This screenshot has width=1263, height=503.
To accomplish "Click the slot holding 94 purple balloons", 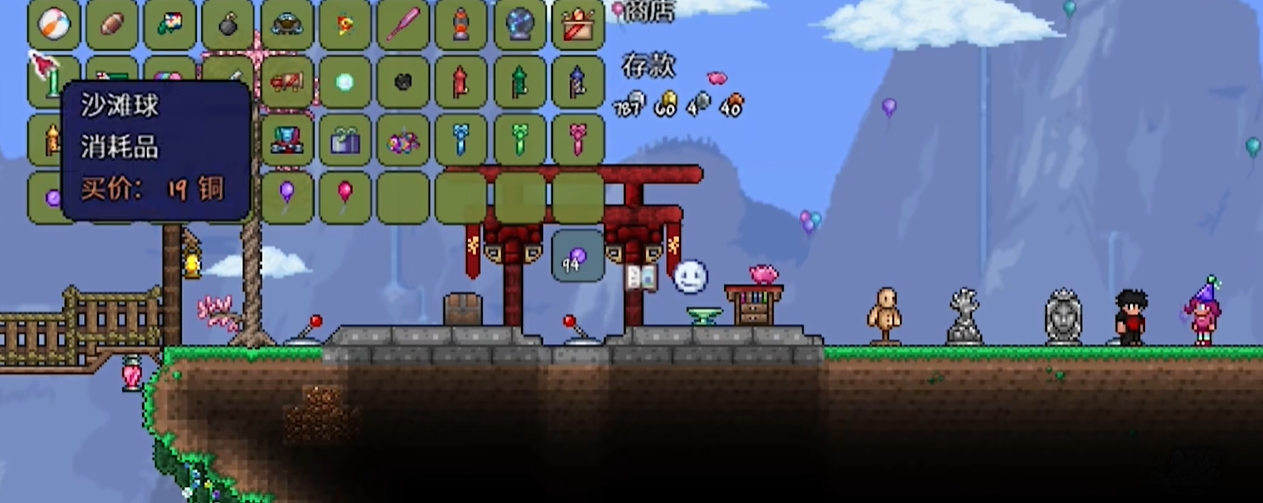I will point(578,256).
